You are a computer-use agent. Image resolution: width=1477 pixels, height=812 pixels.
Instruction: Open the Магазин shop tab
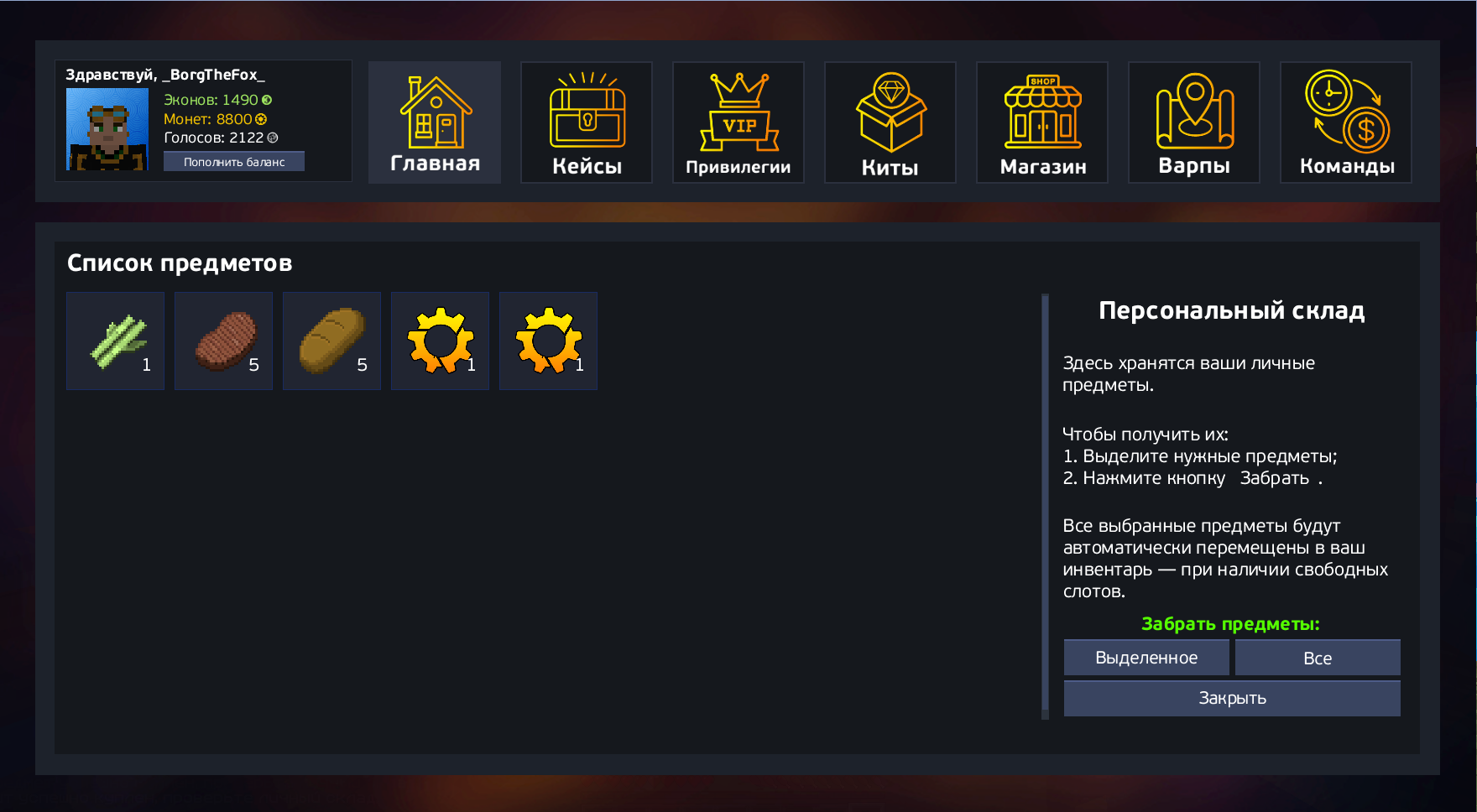[x=1042, y=122]
